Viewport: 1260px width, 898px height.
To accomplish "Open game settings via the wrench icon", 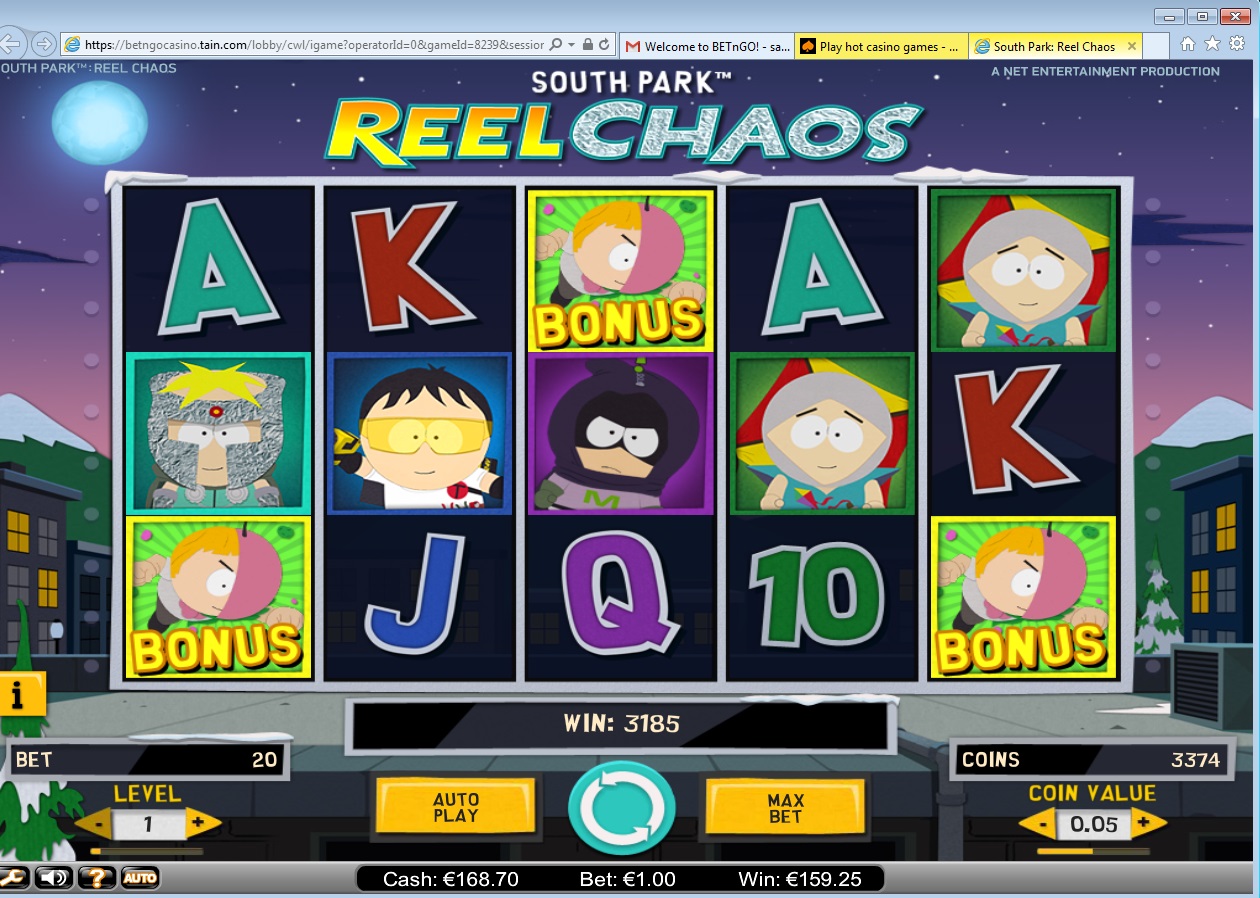I will pos(13,878).
